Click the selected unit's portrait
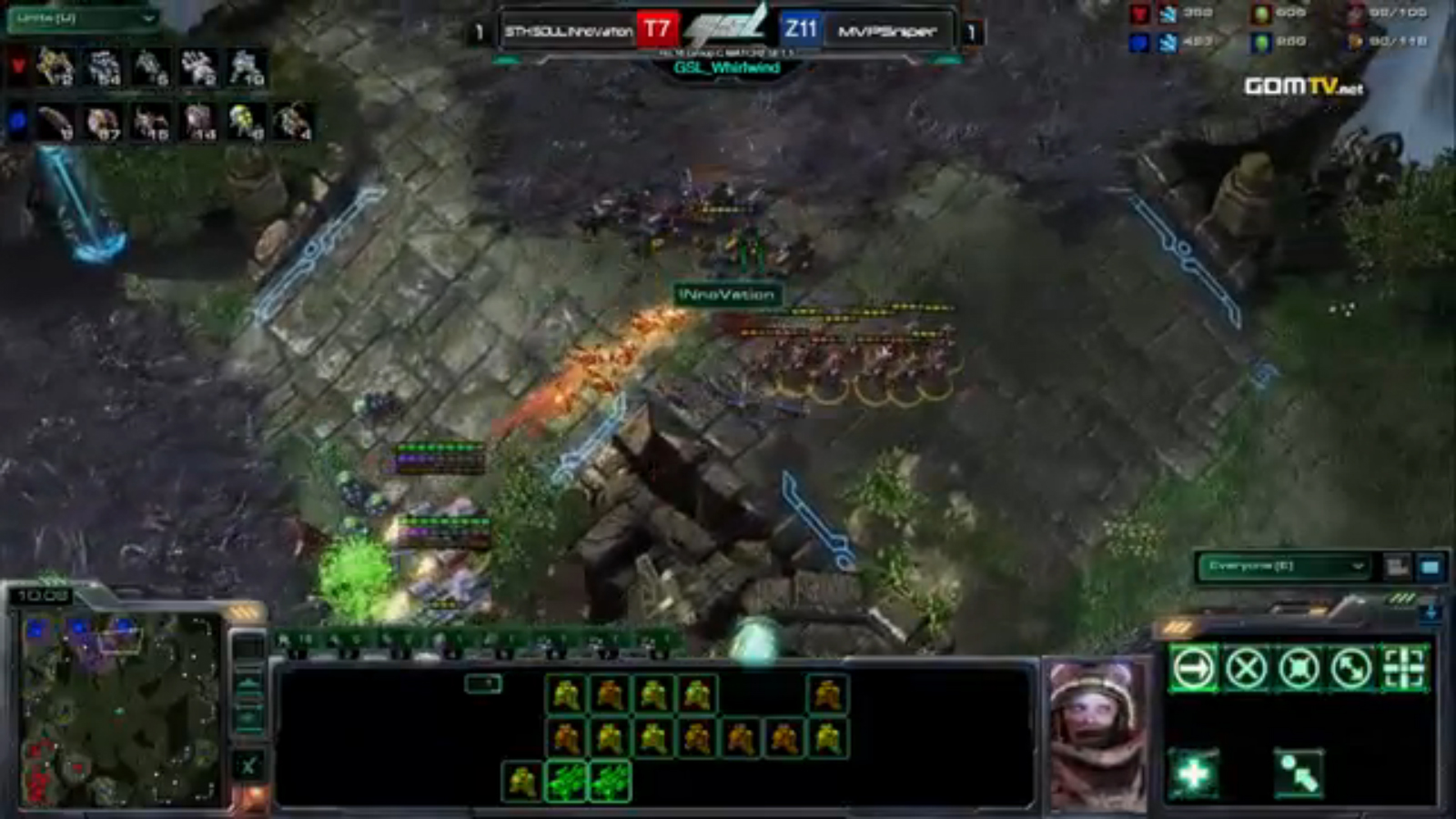This screenshot has width=1456, height=819. coord(1098,733)
